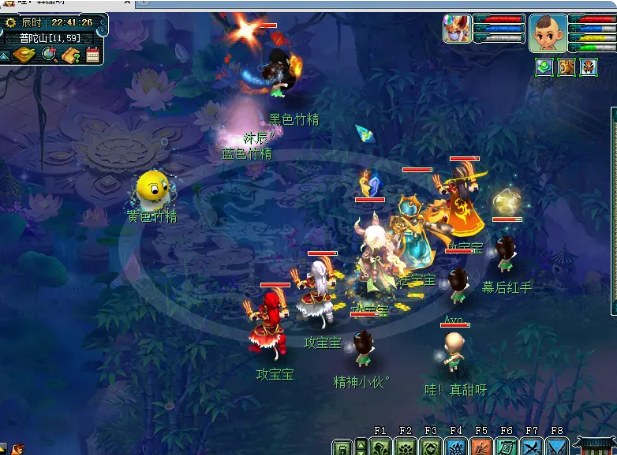Viewport: 617px width, 455px height.
Task: Activate the F1 skill slot
Action: (x=381, y=446)
